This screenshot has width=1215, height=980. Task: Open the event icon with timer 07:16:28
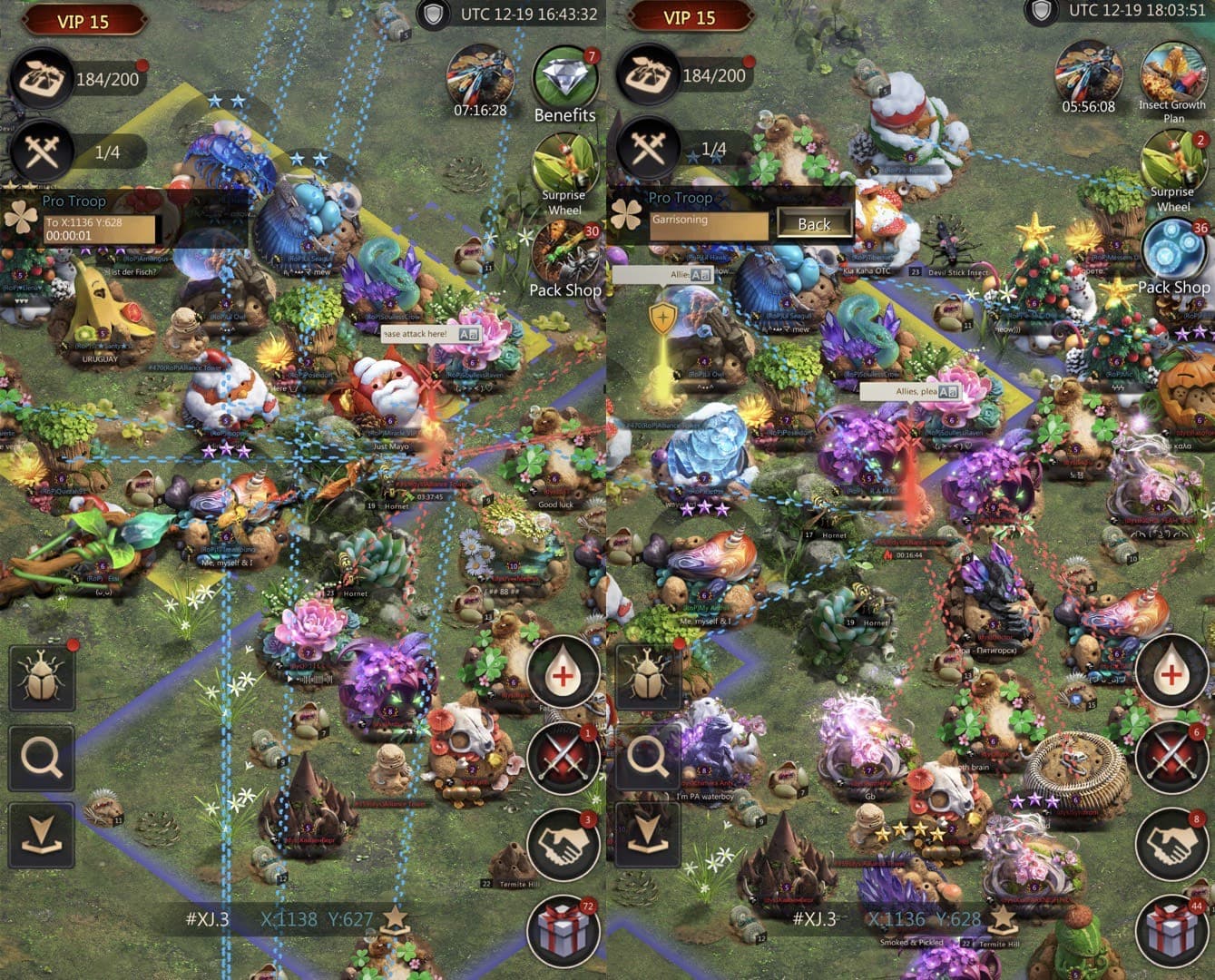click(x=480, y=76)
